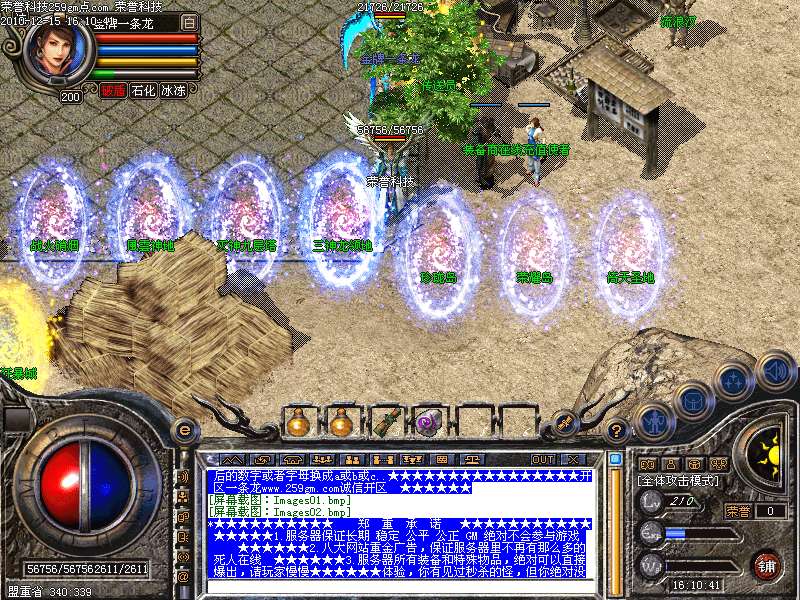Select the 冰冻 status button under portrait
The image size is (800, 600).
[173, 90]
